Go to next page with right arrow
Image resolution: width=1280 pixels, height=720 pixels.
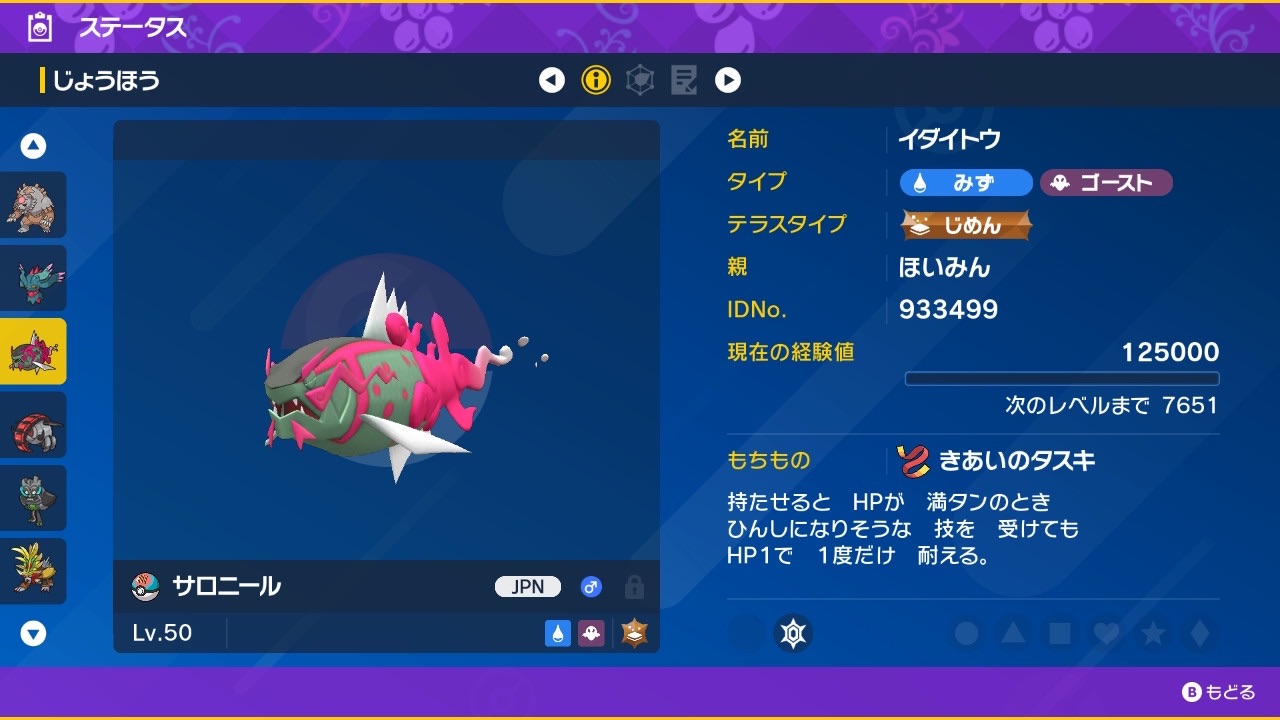(728, 80)
